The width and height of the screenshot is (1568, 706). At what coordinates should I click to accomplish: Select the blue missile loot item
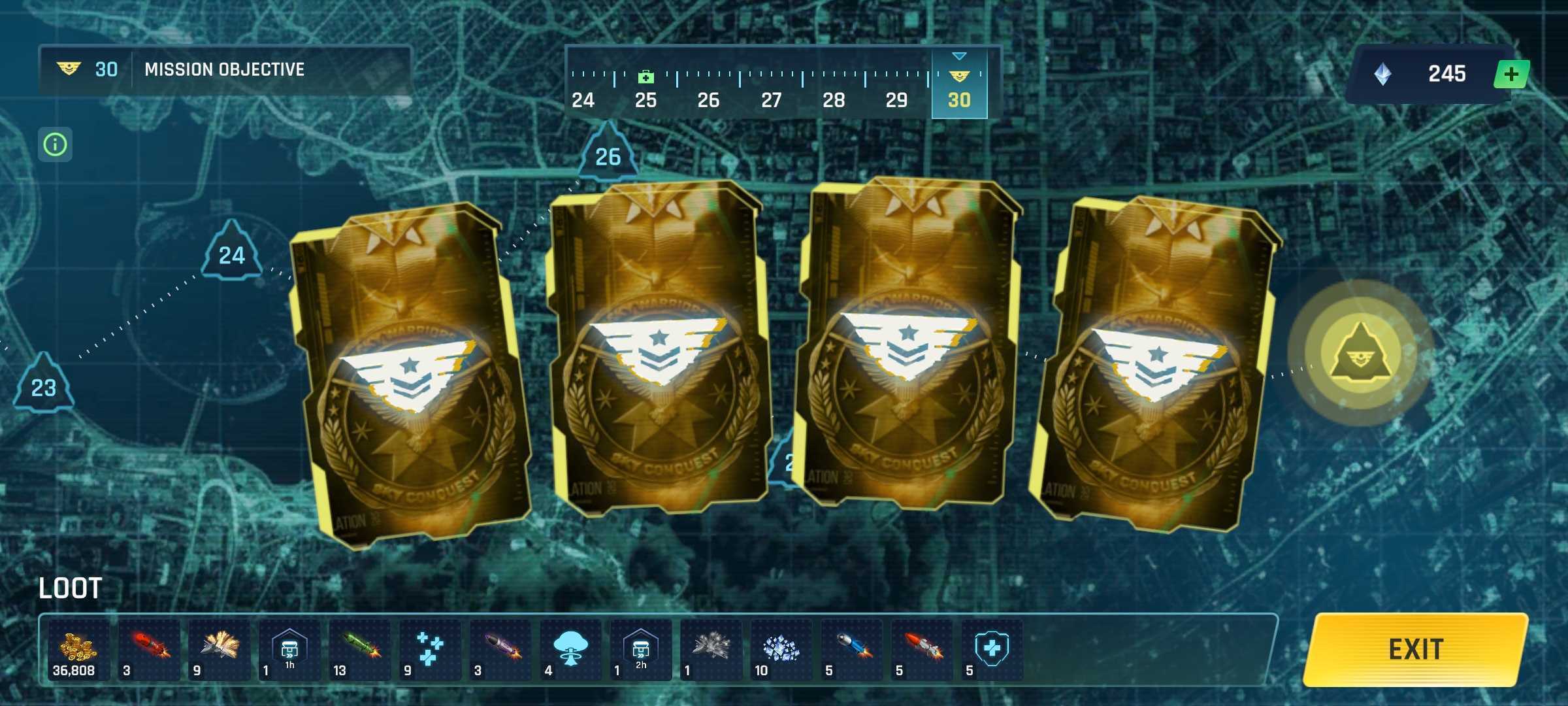[851, 651]
